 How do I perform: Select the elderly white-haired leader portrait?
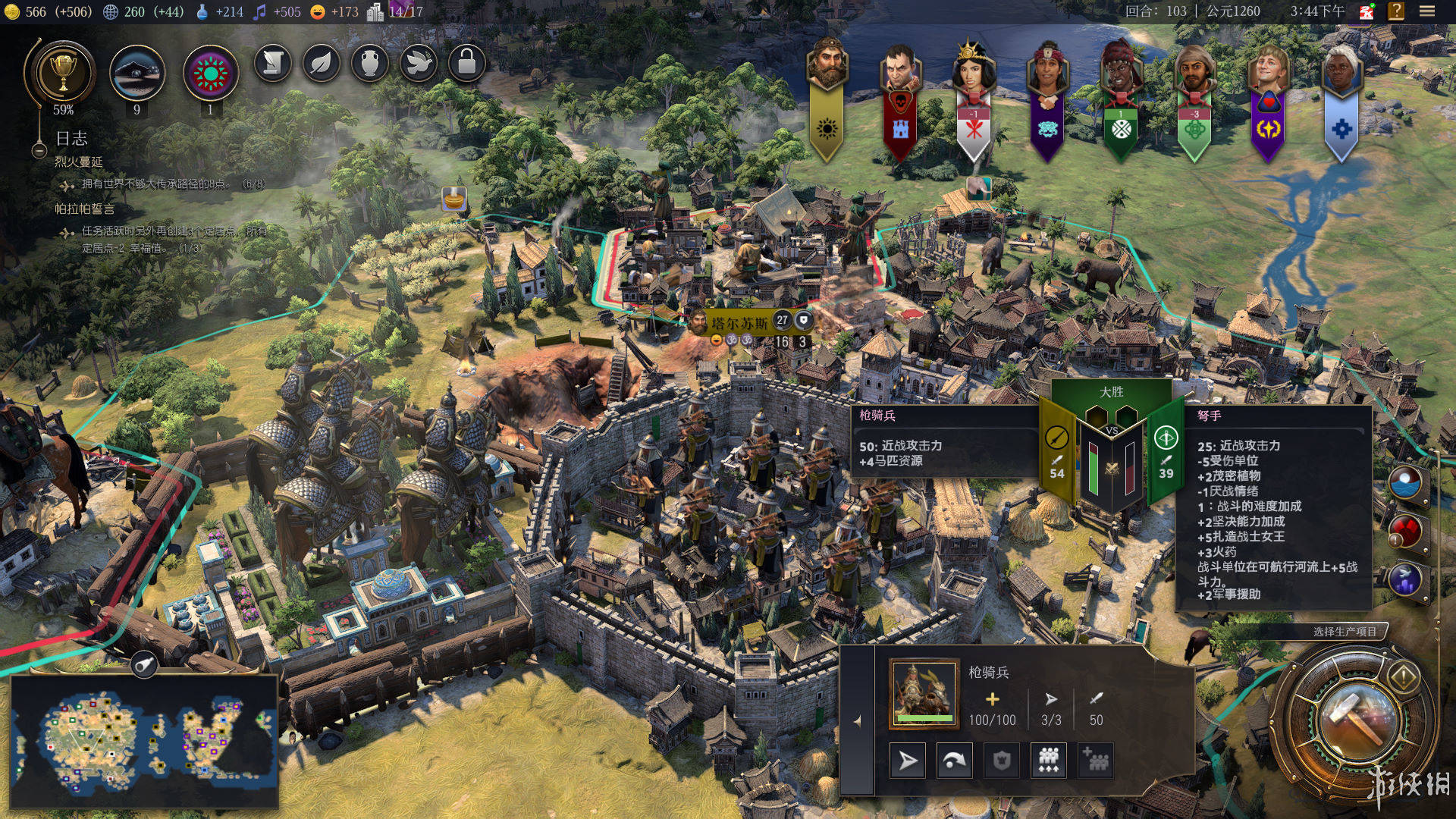pos(1341,68)
